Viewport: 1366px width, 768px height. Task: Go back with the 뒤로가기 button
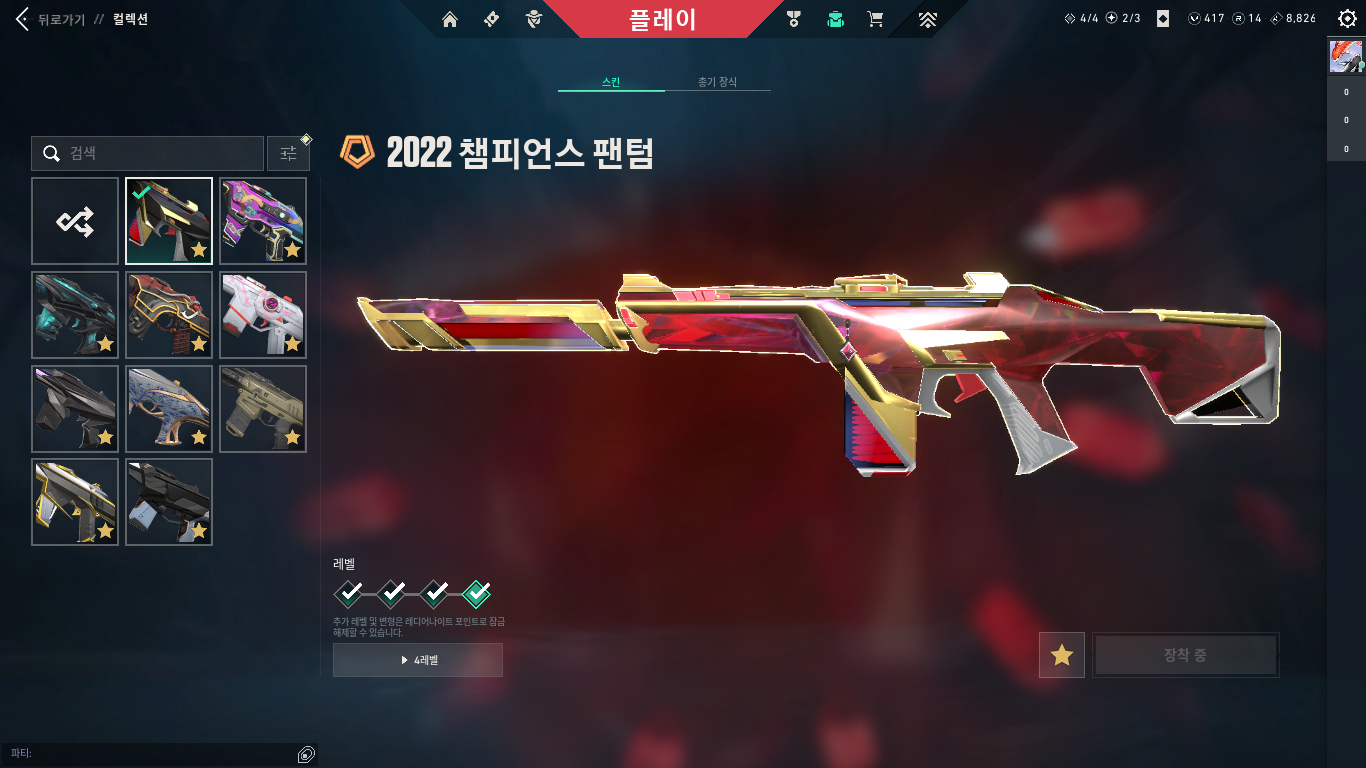[x=52, y=19]
